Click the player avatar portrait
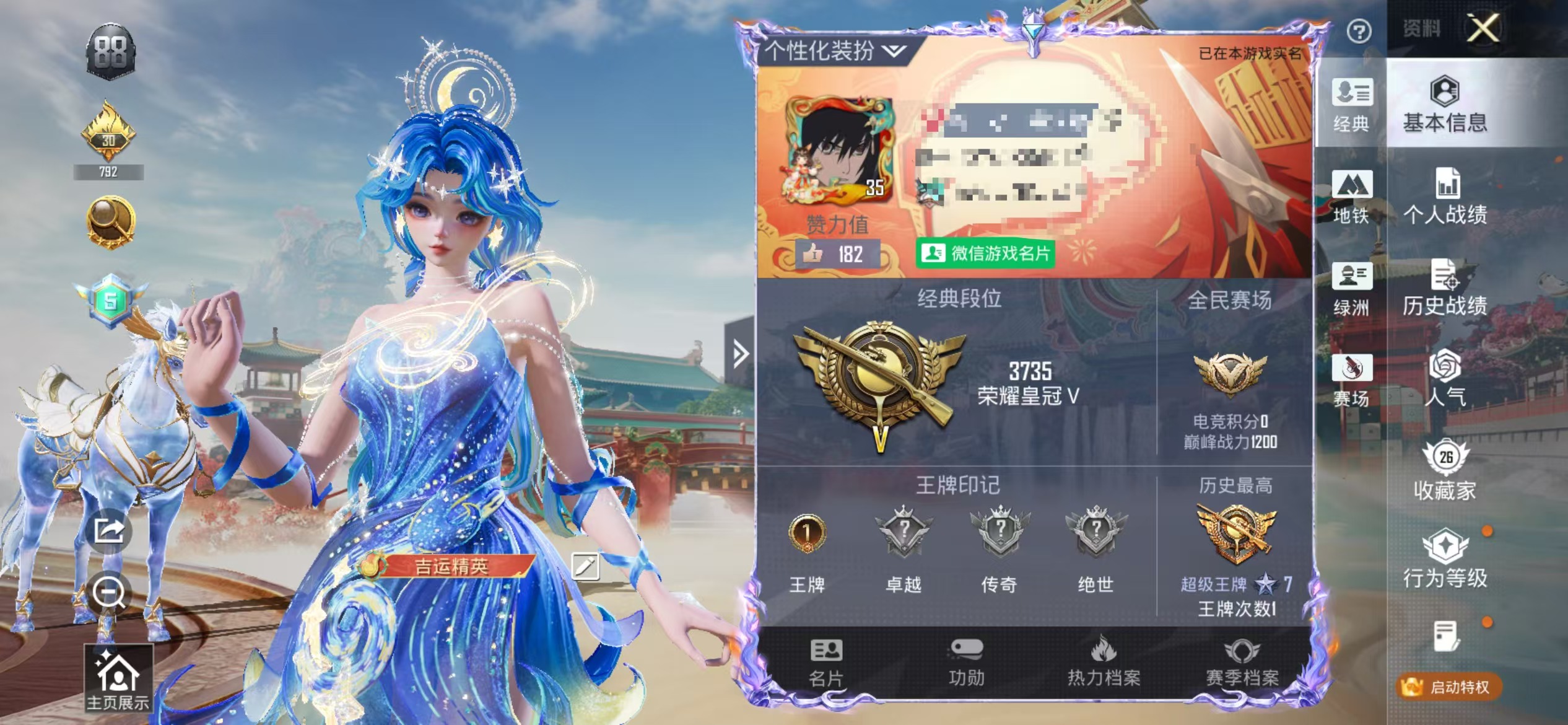This screenshot has height=725, width=1568. coord(839,149)
